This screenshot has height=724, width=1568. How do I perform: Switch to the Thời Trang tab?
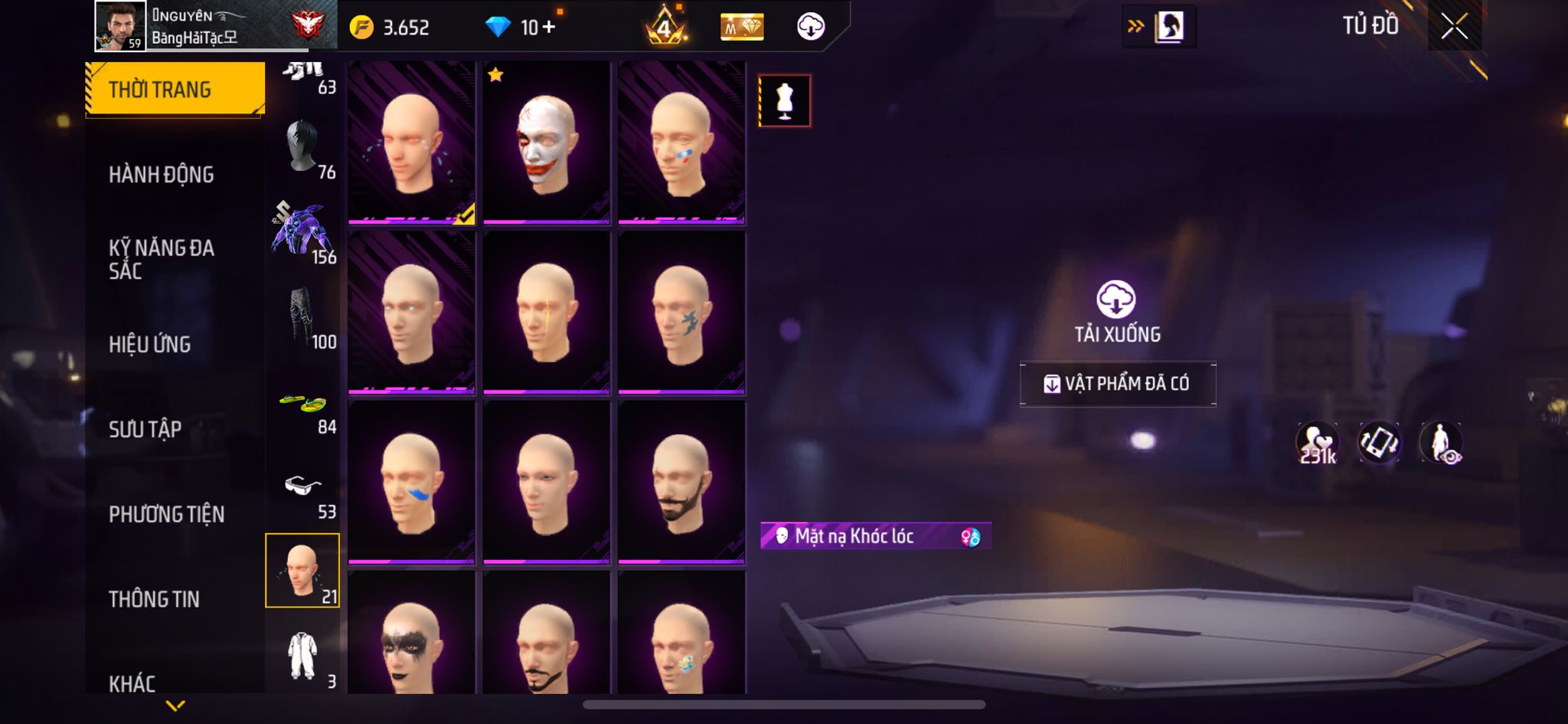click(x=175, y=90)
